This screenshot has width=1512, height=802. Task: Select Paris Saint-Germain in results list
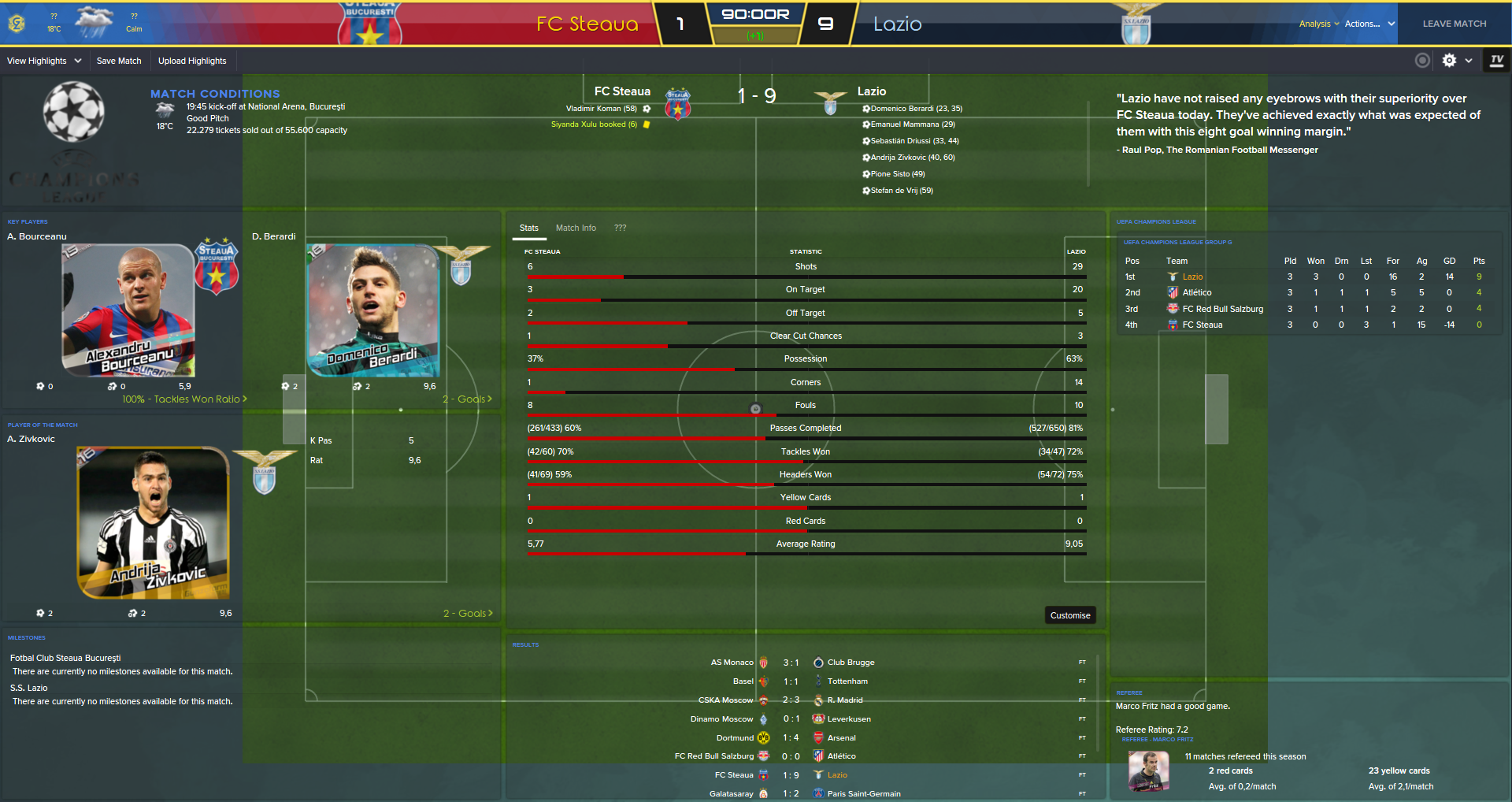864,793
